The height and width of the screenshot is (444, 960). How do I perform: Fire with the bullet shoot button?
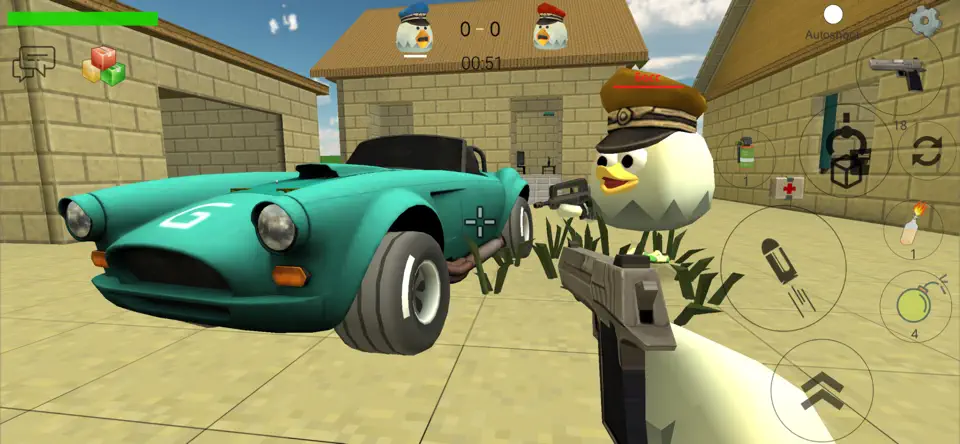783,268
